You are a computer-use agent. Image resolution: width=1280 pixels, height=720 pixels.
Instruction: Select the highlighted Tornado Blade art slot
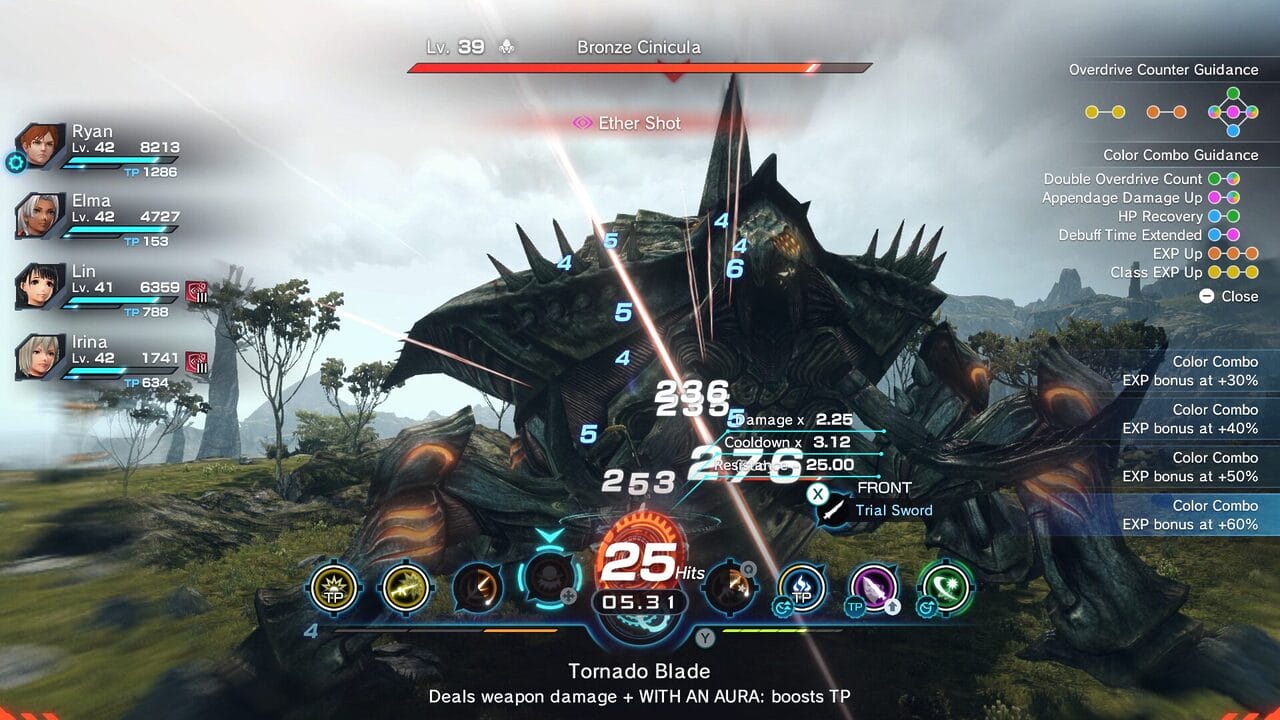pos(547,580)
